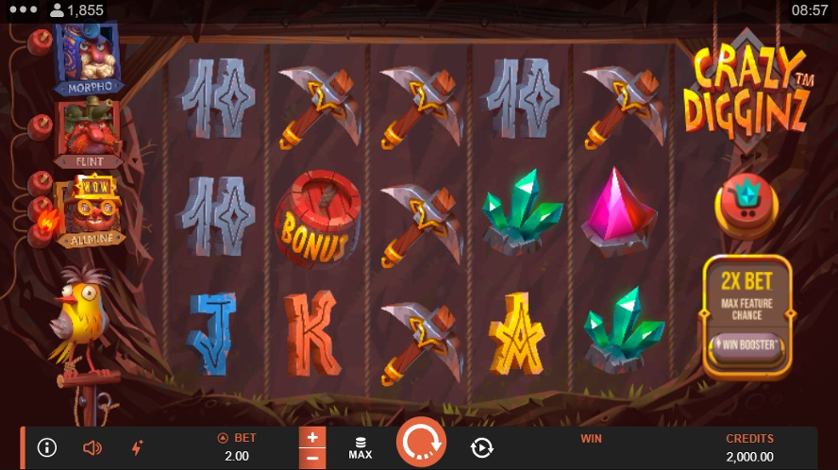Enable quick spin lightning bolt
The width and height of the screenshot is (838, 470).
(x=137, y=448)
